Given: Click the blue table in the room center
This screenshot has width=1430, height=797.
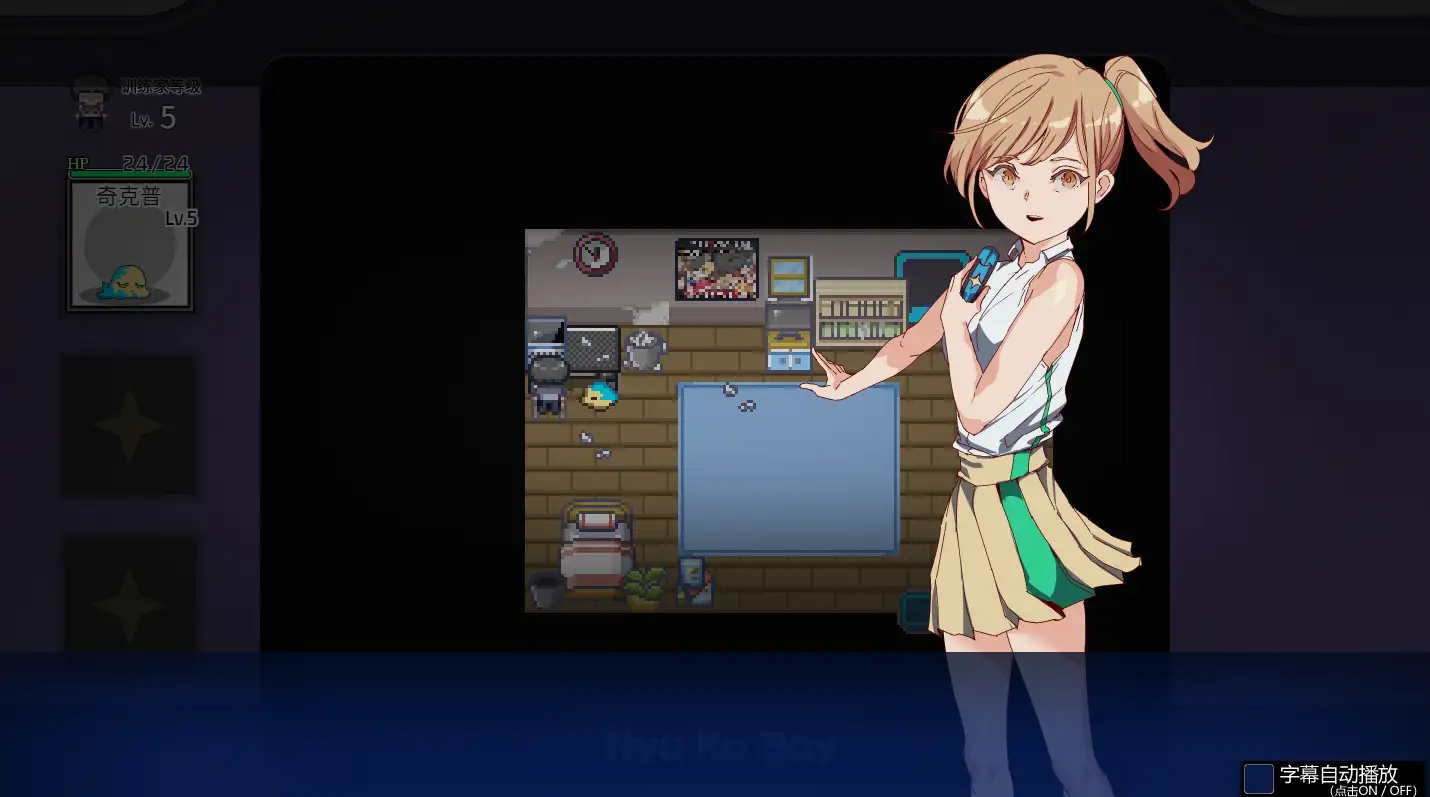Looking at the screenshot, I should (x=790, y=465).
